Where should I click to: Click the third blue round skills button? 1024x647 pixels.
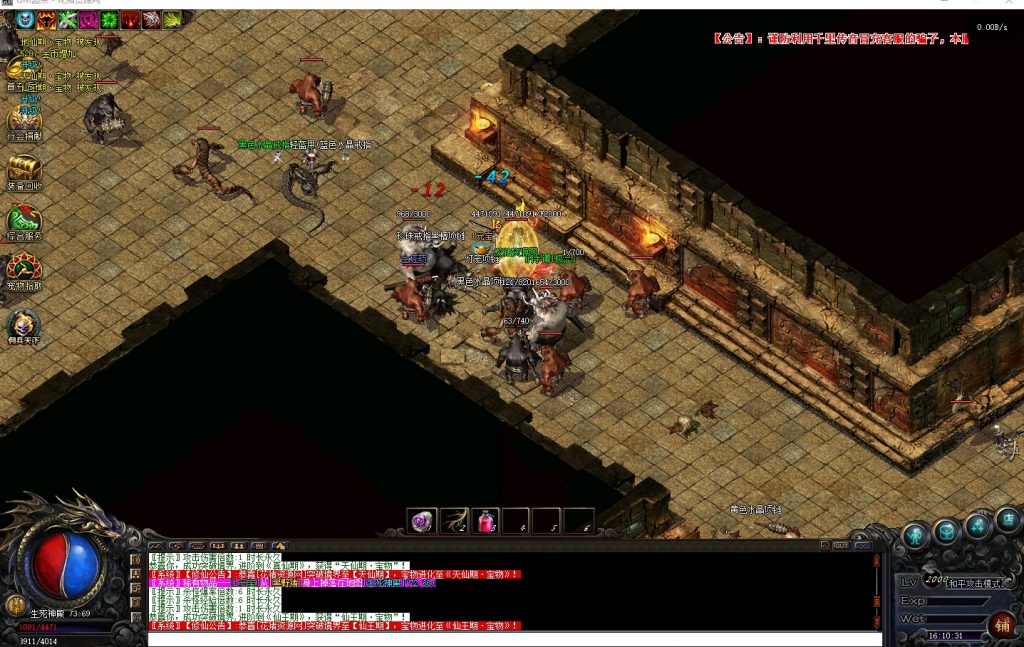977,524
